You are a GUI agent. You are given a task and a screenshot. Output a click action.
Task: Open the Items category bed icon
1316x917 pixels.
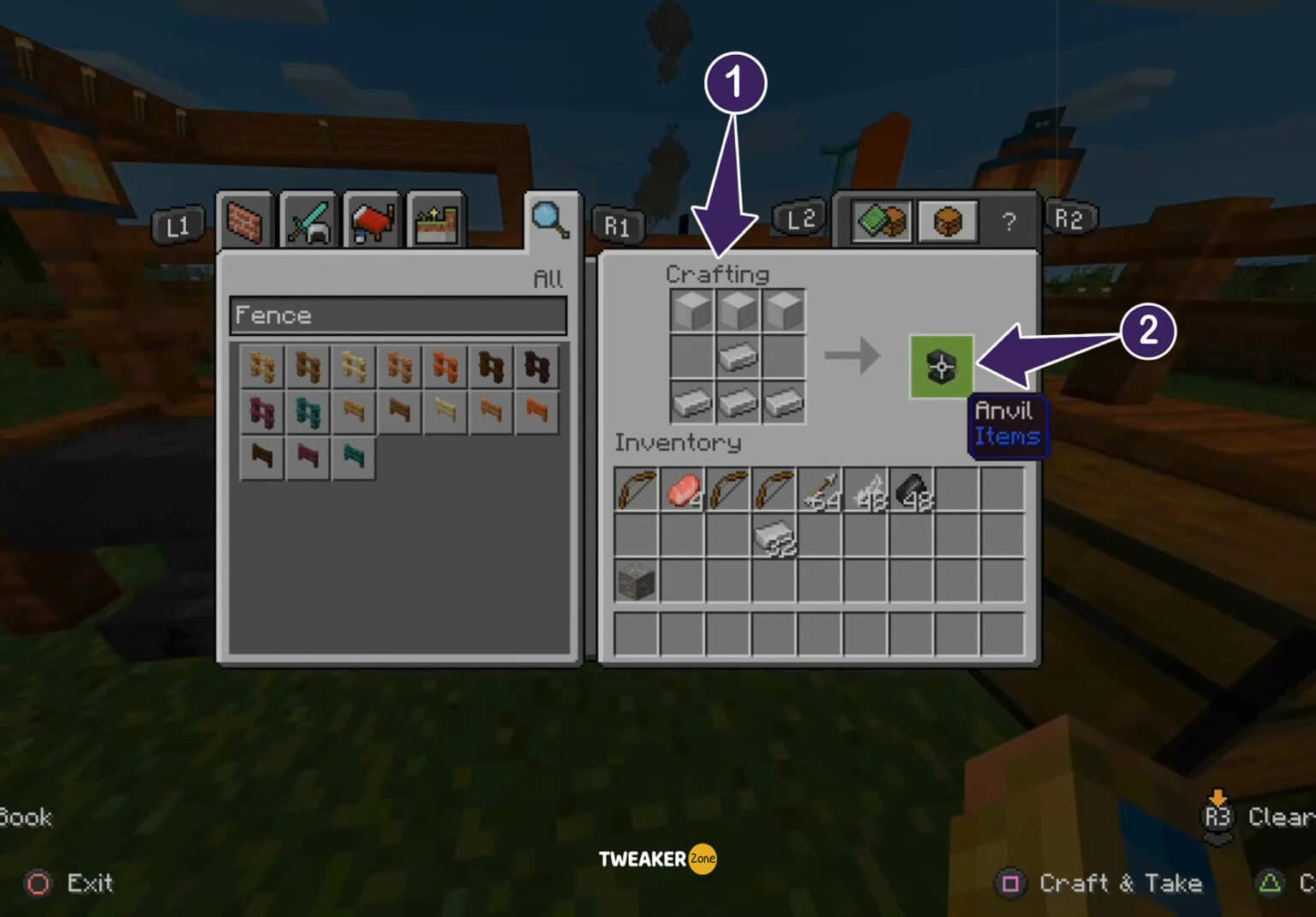pos(372,221)
